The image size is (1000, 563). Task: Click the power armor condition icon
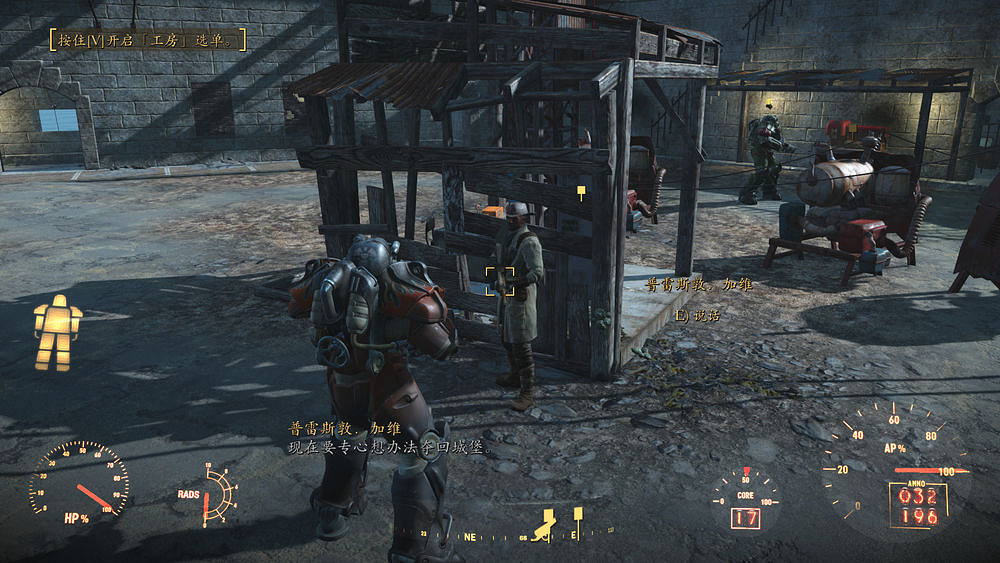[57, 332]
